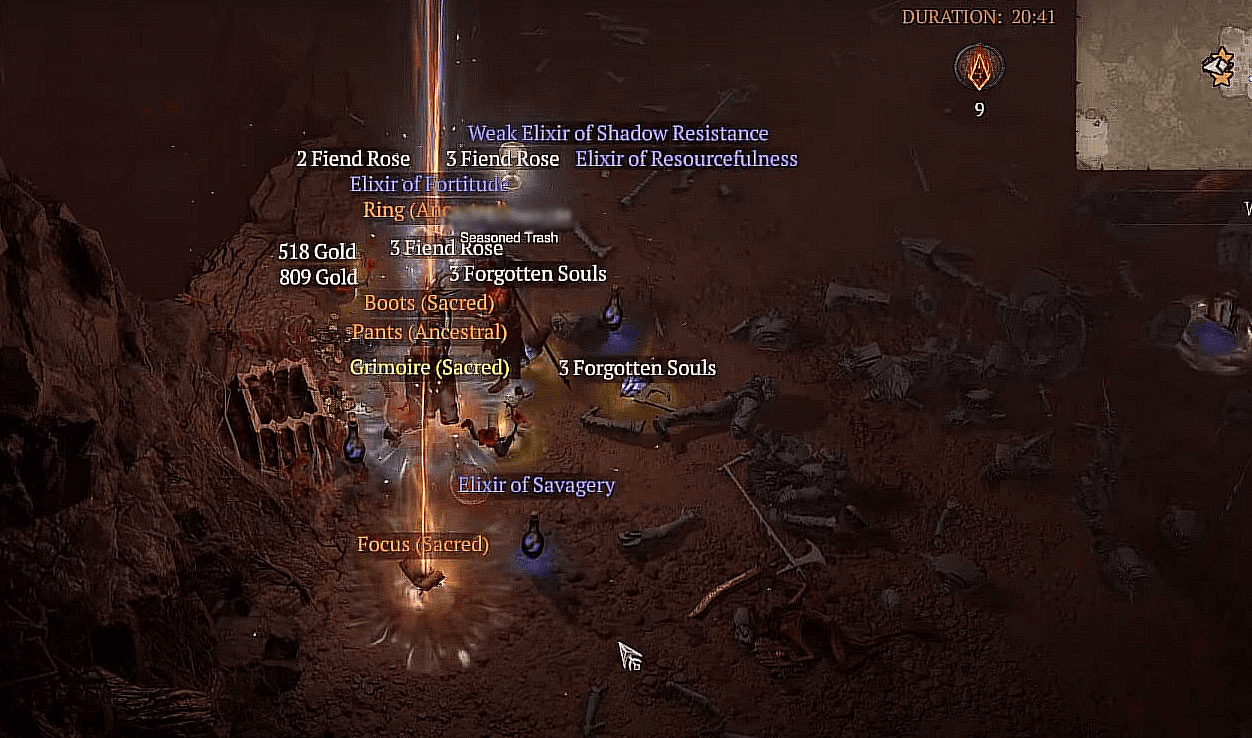Pick up the Boots (Sacred) label
Viewport: 1252px width, 738px height.
click(x=429, y=302)
